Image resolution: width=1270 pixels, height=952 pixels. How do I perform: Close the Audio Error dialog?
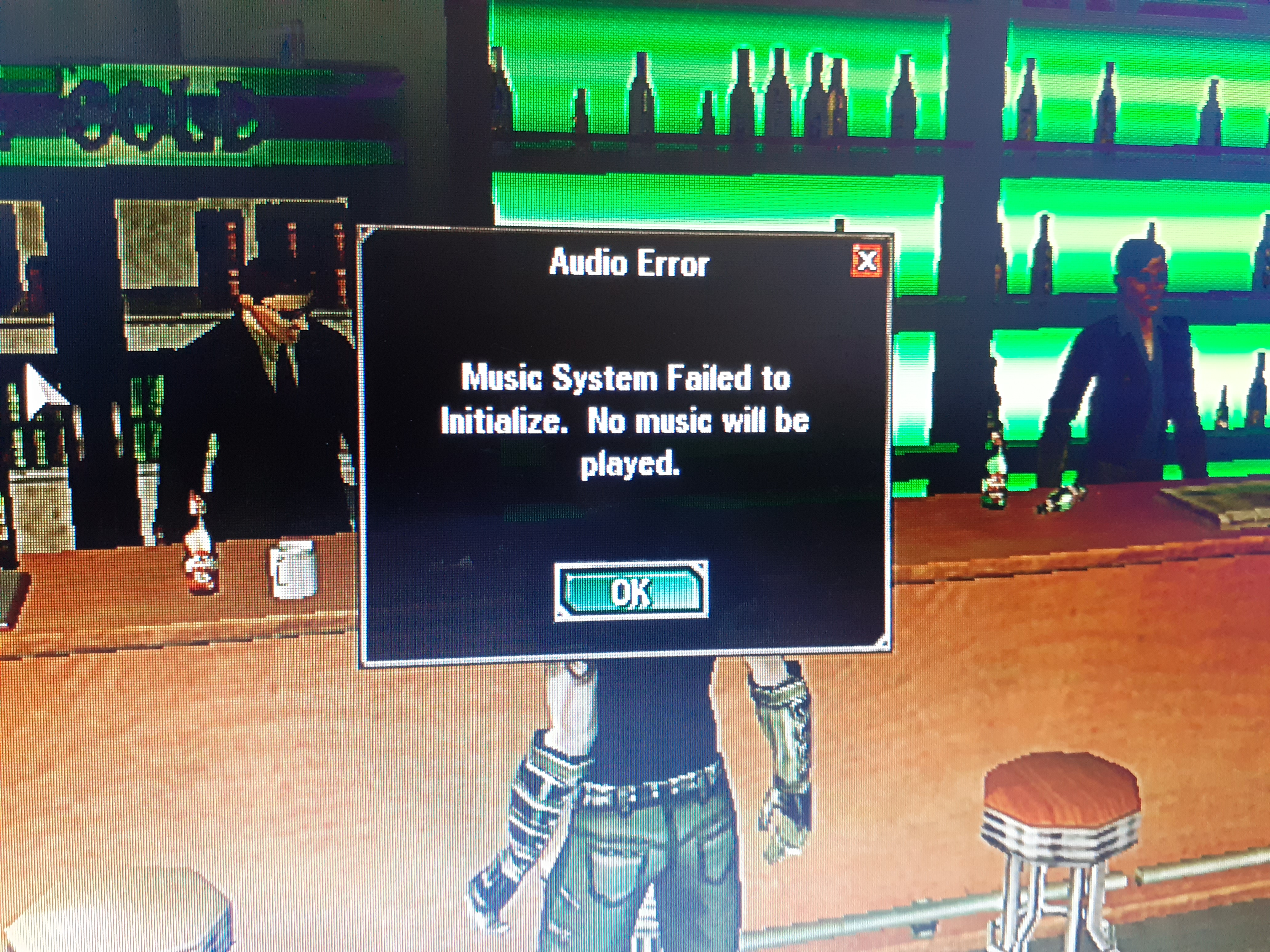point(866,260)
